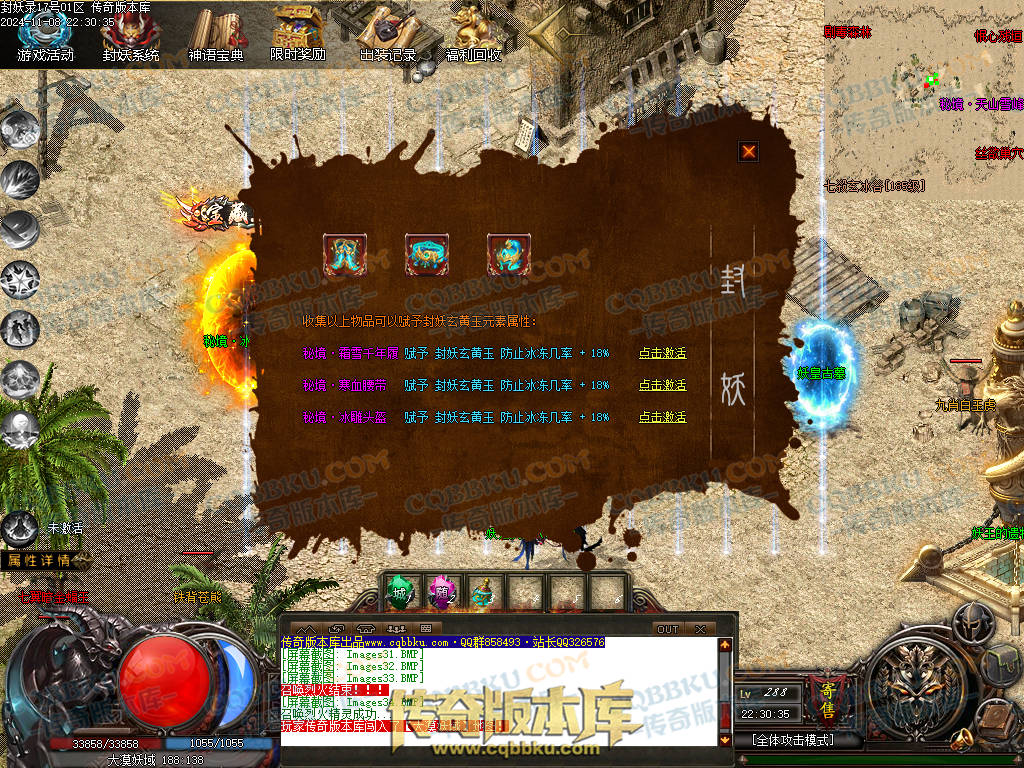Activate the 霜雪千年履 bonus via 点击激活

pos(663,353)
